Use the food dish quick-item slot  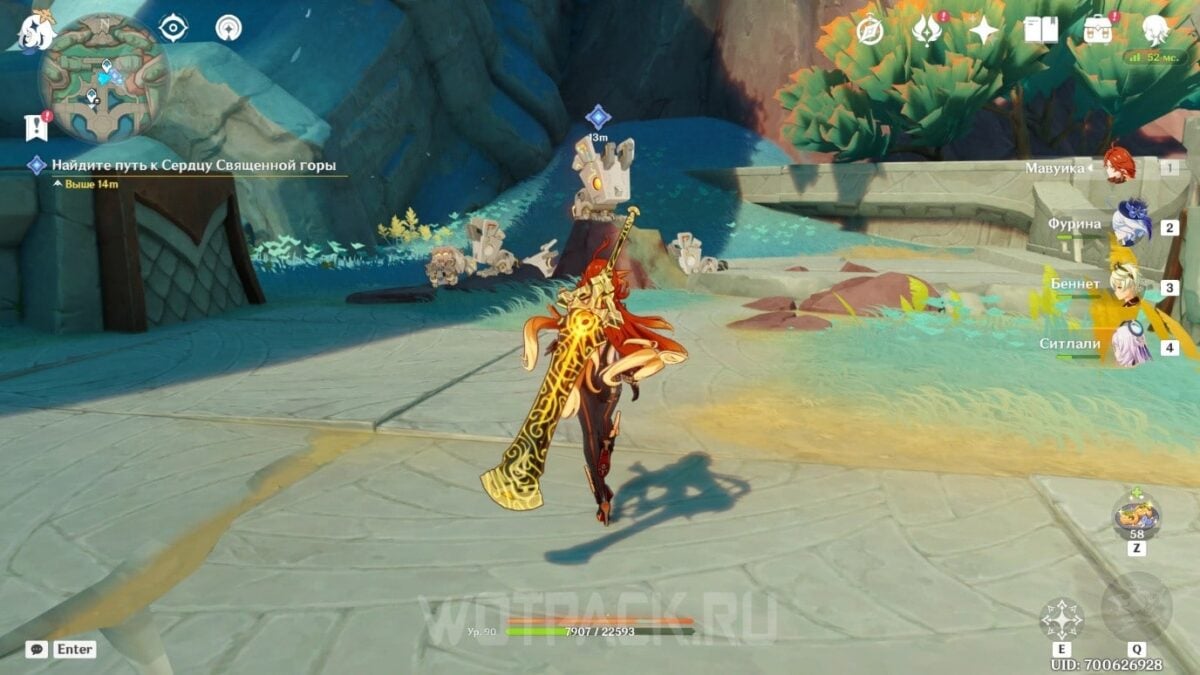[1137, 516]
